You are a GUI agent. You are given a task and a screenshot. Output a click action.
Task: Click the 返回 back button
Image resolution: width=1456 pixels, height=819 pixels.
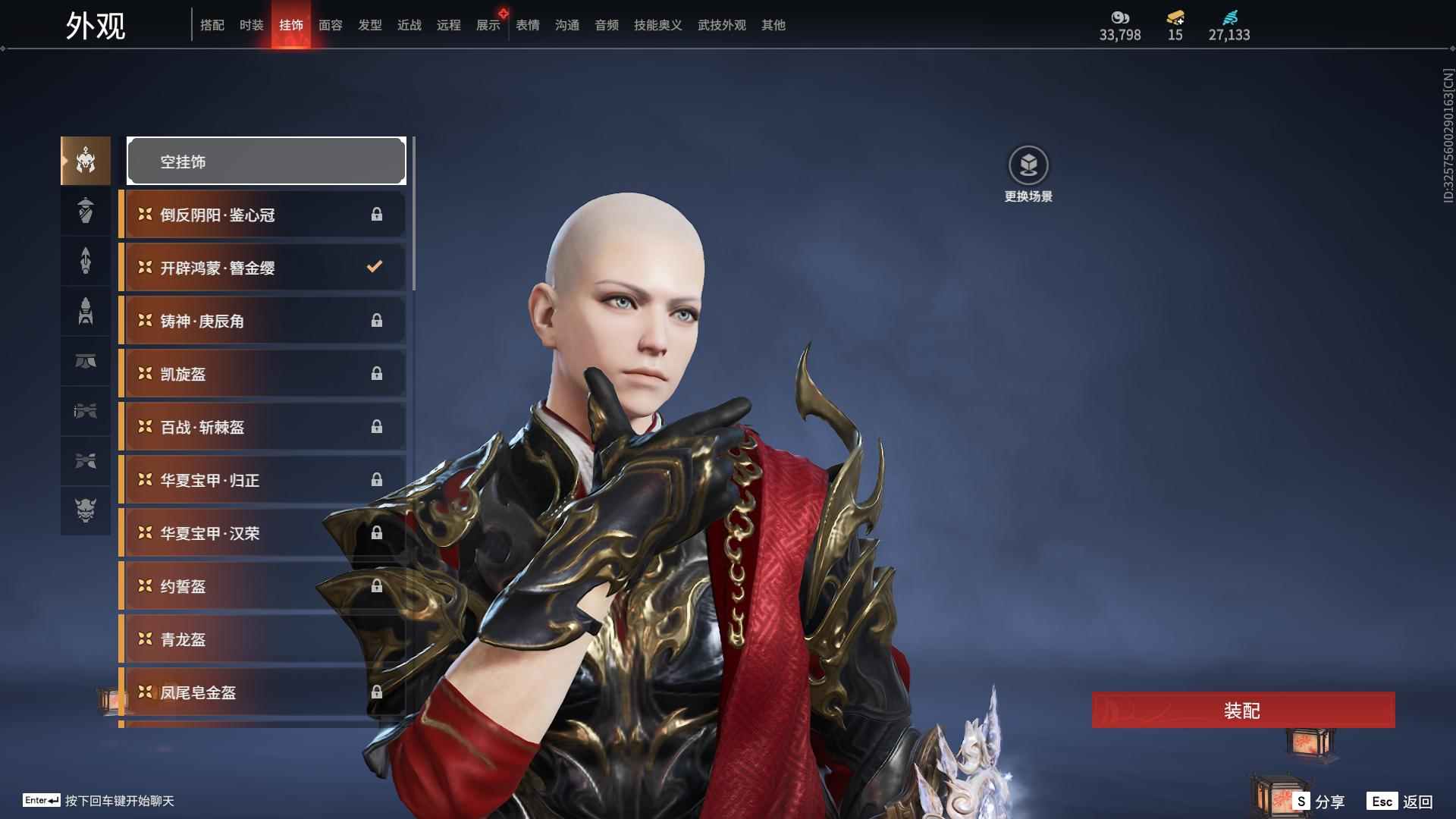(1400, 802)
